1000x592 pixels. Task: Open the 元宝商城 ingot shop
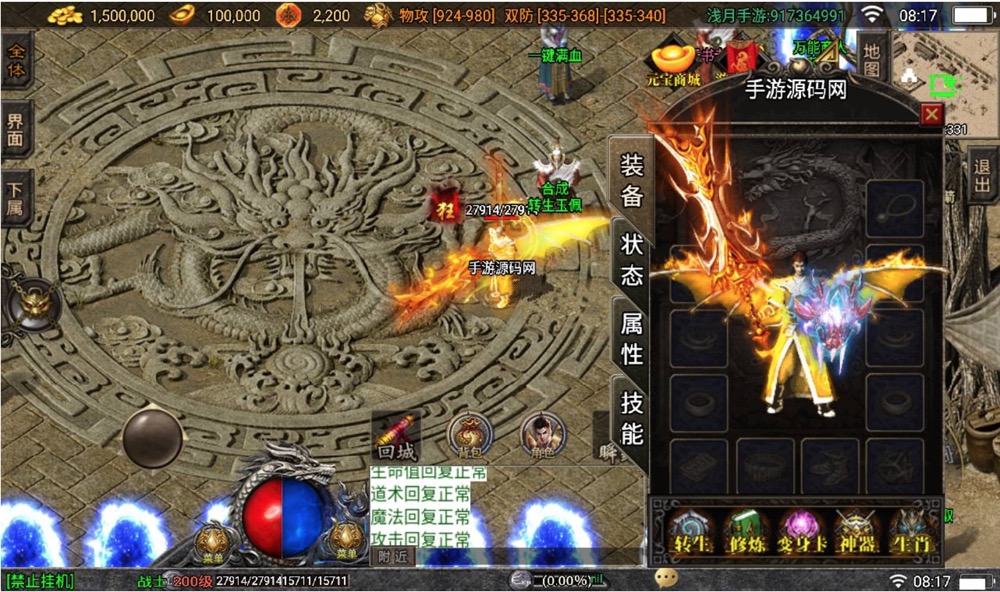tap(672, 64)
